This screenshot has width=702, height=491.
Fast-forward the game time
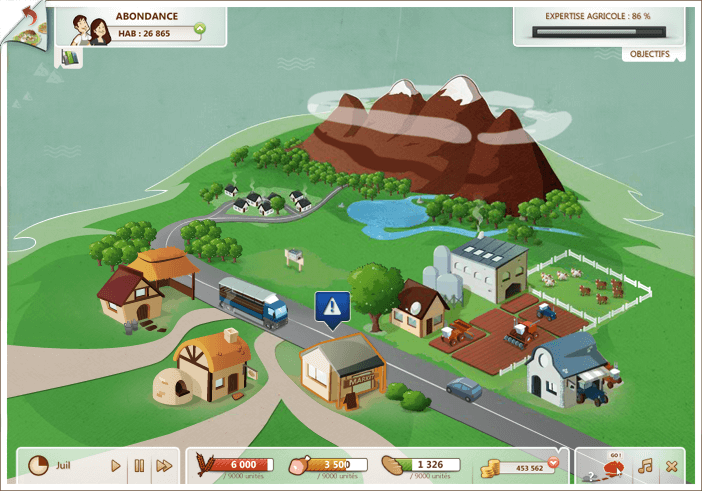pyautogui.click(x=163, y=465)
